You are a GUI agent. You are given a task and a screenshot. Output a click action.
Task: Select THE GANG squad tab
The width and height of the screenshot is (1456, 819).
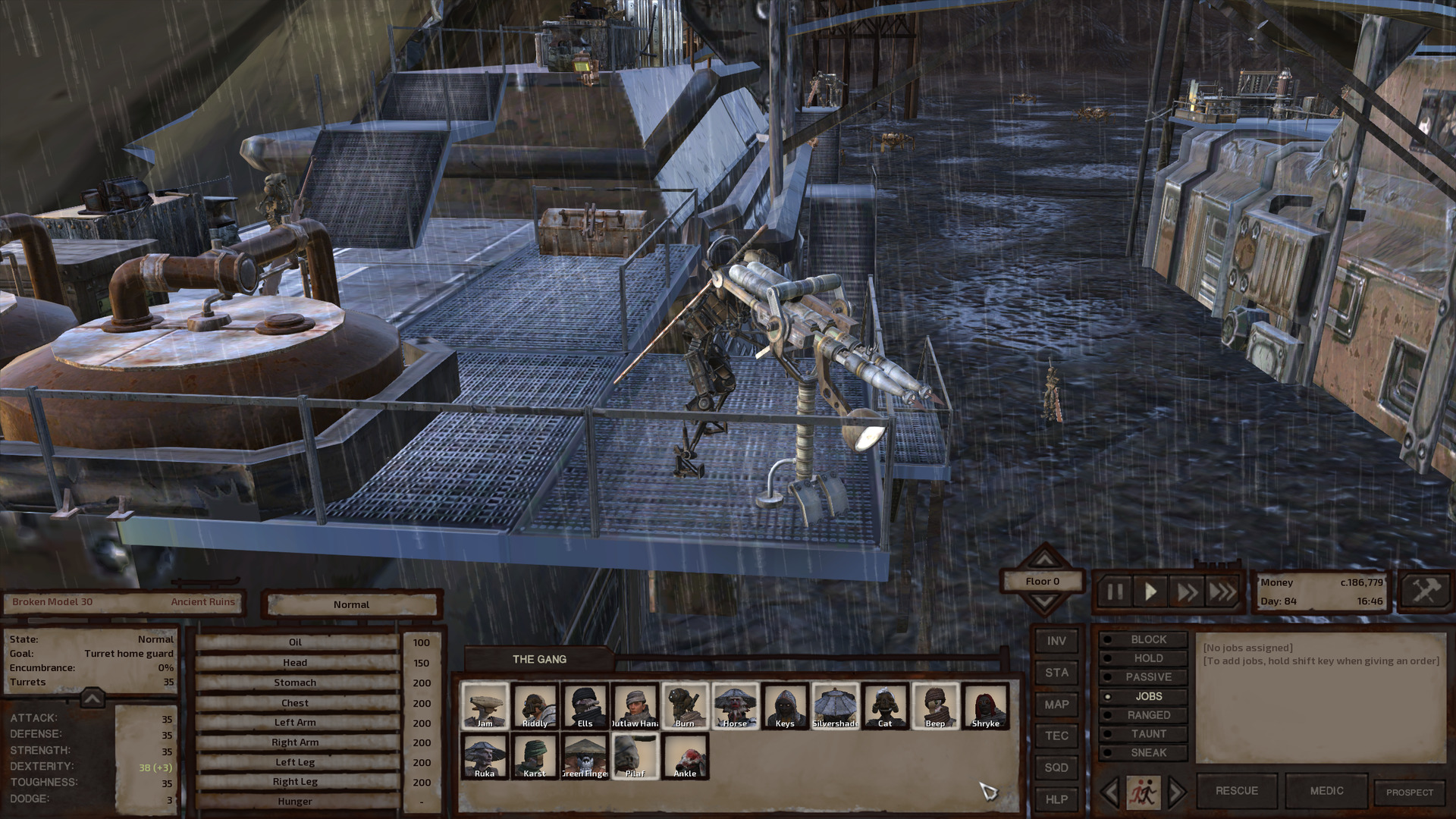538,659
